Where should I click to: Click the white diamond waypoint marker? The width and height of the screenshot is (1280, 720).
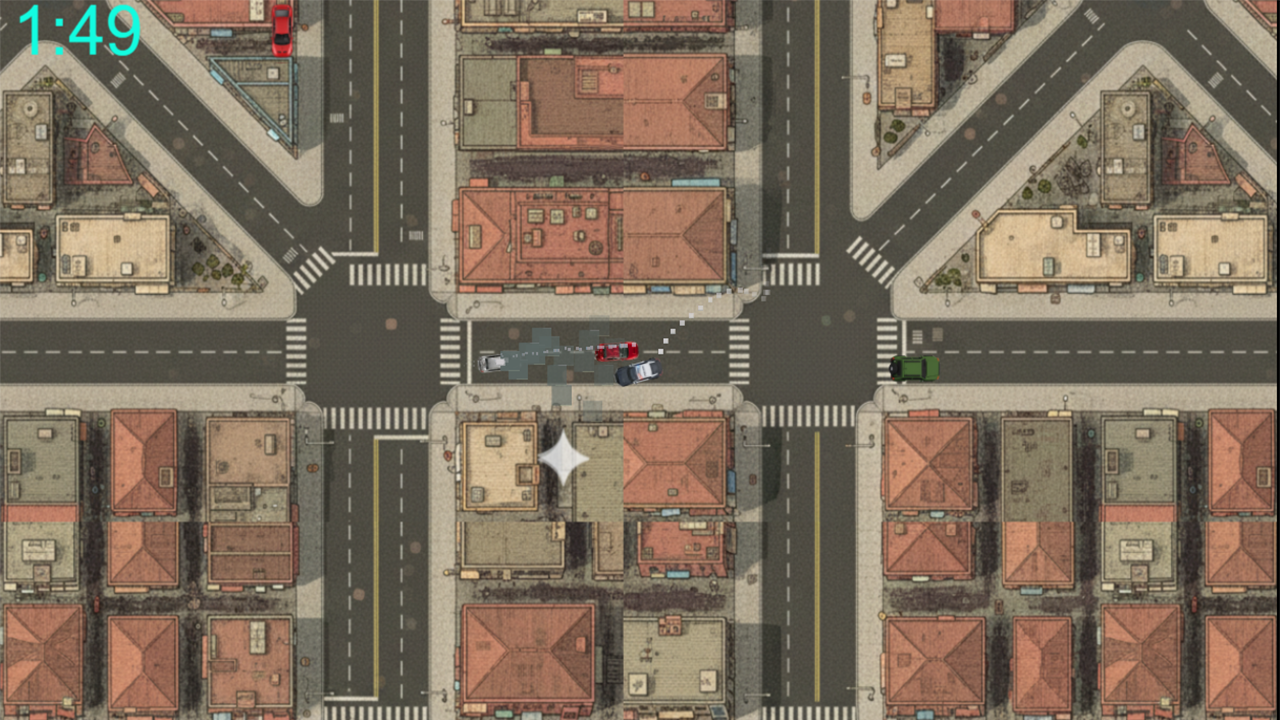click(561, 456)
